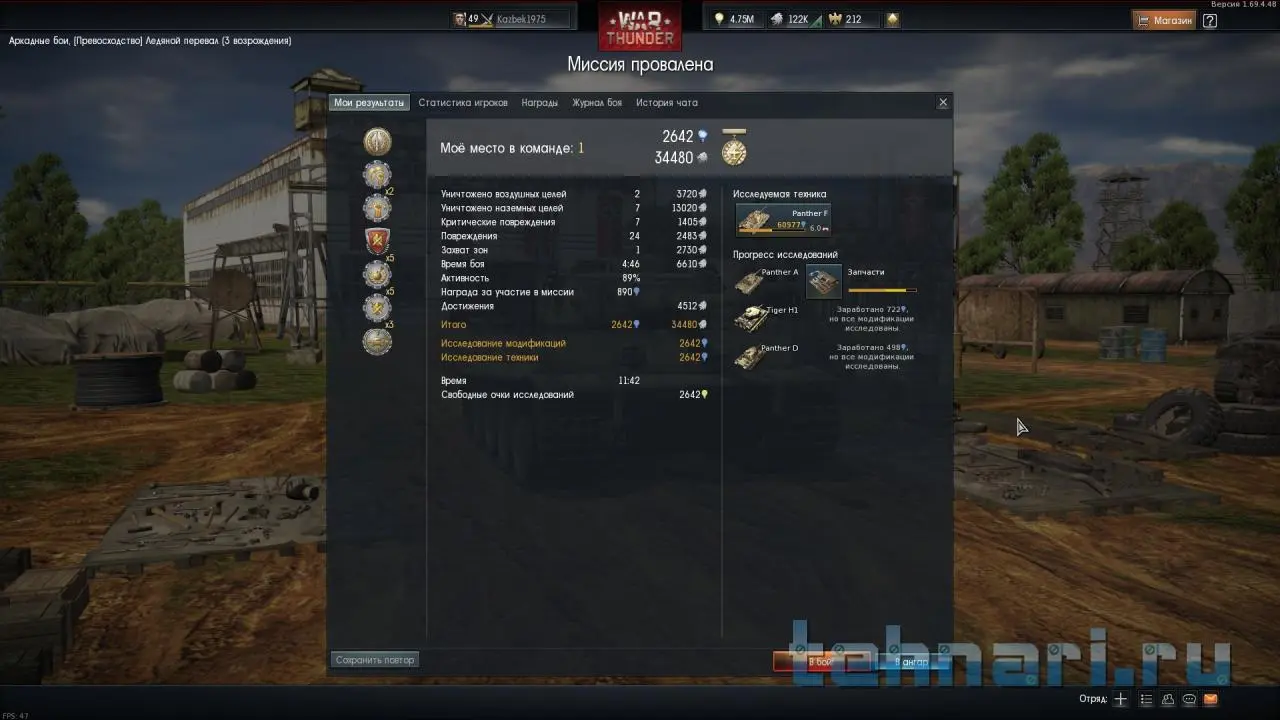The image size is (1280, 720).
Task: Select the "История чата" tab
Action: (x=667, y=103)
